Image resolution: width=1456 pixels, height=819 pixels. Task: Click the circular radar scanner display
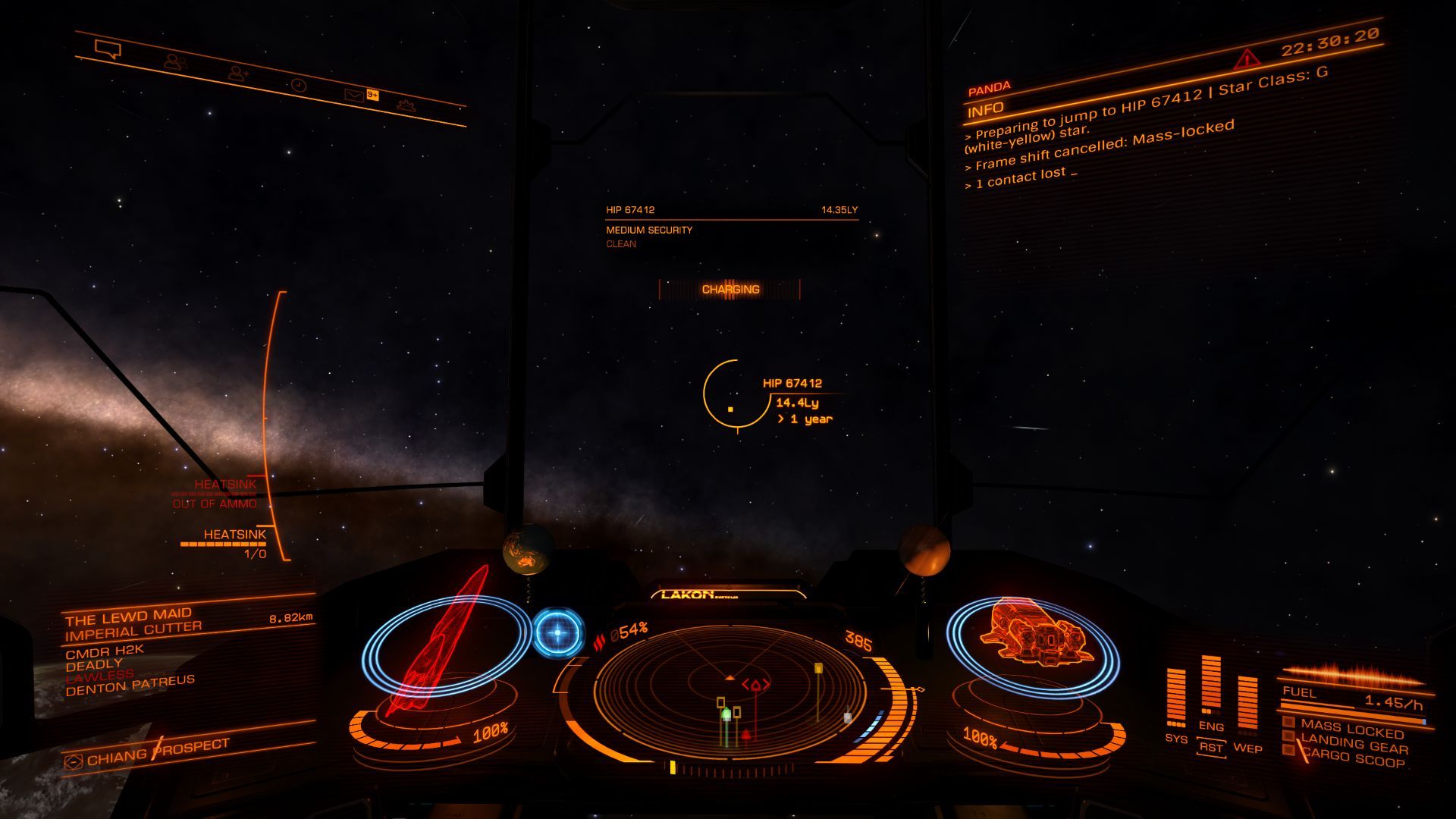[730, 692]
